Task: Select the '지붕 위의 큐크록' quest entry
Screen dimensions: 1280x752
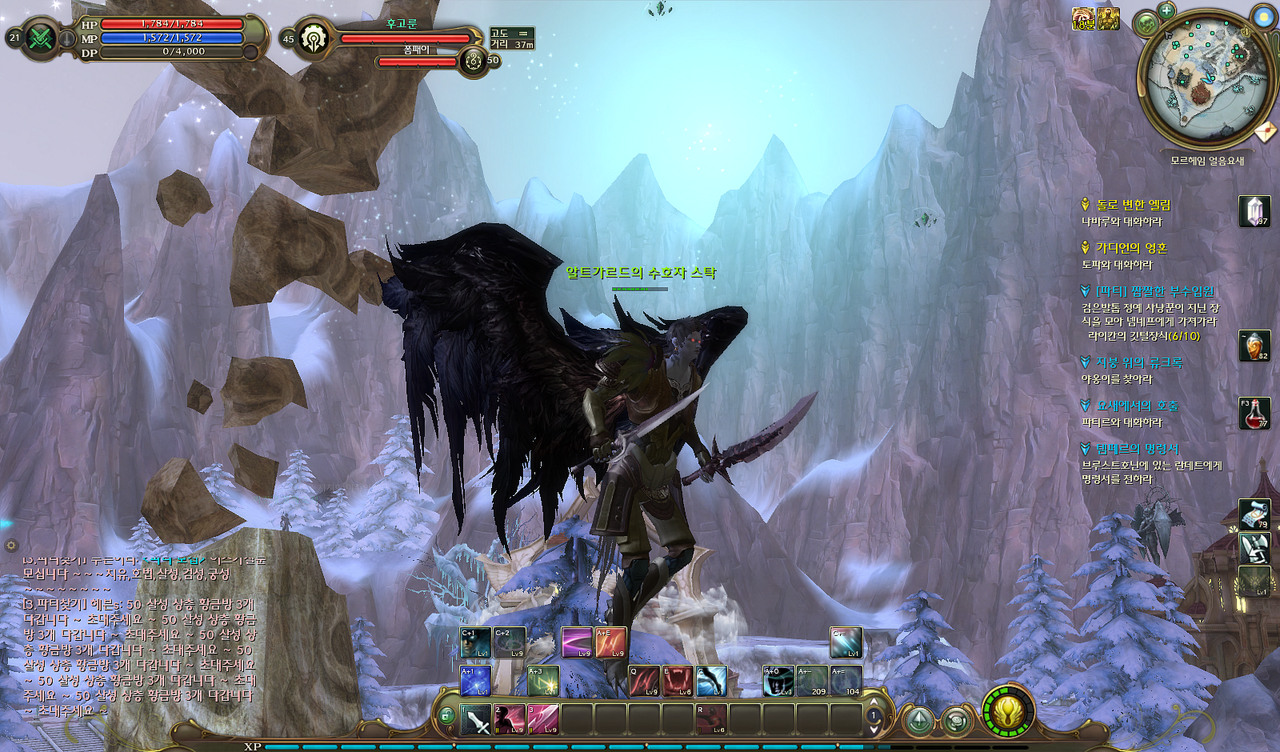Action: [1138, 362]
